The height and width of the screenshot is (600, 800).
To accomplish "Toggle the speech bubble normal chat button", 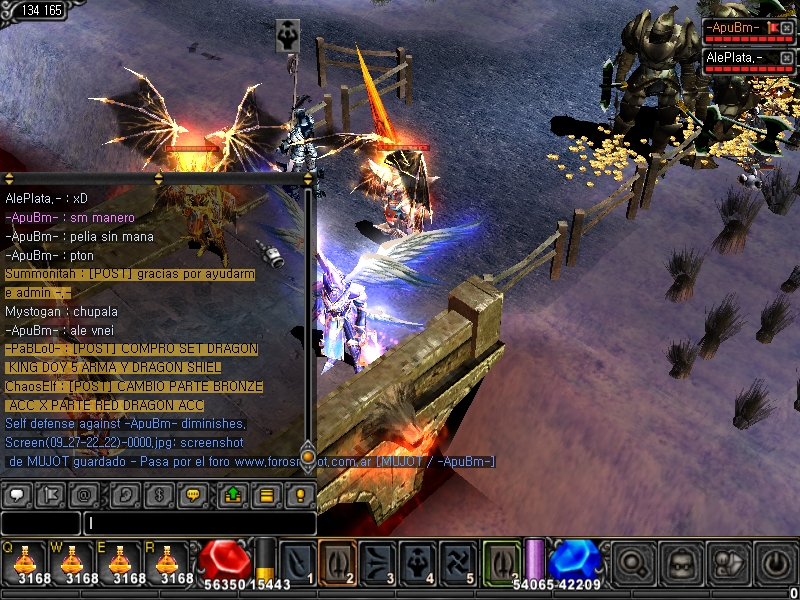I will [19, 494].
